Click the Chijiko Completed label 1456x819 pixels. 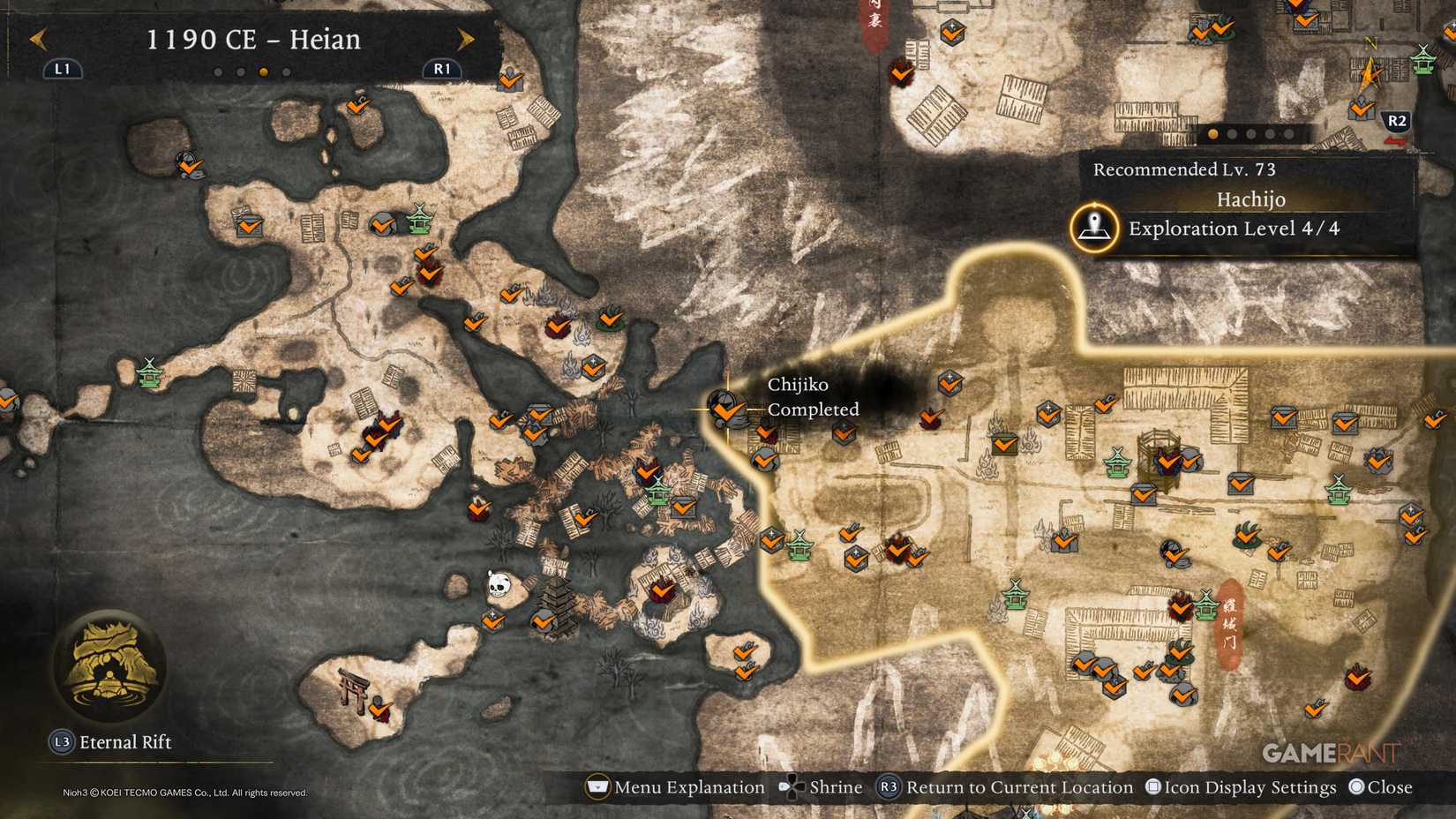[x=812, y=397]
